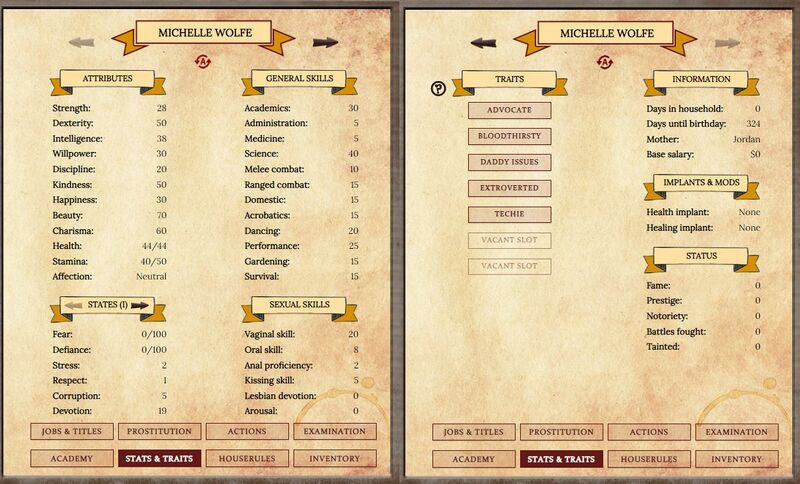The width and height of the screenshot is (800, 484).
Task: Go to next page using dark right-pointing arrow beside name
Action: click(x=325, y=42)
